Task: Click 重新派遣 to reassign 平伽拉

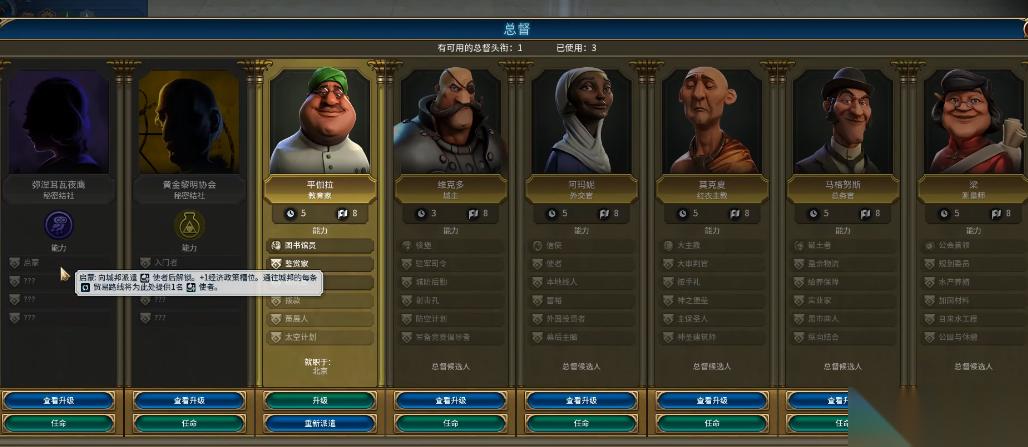Action: coord(320,423)
